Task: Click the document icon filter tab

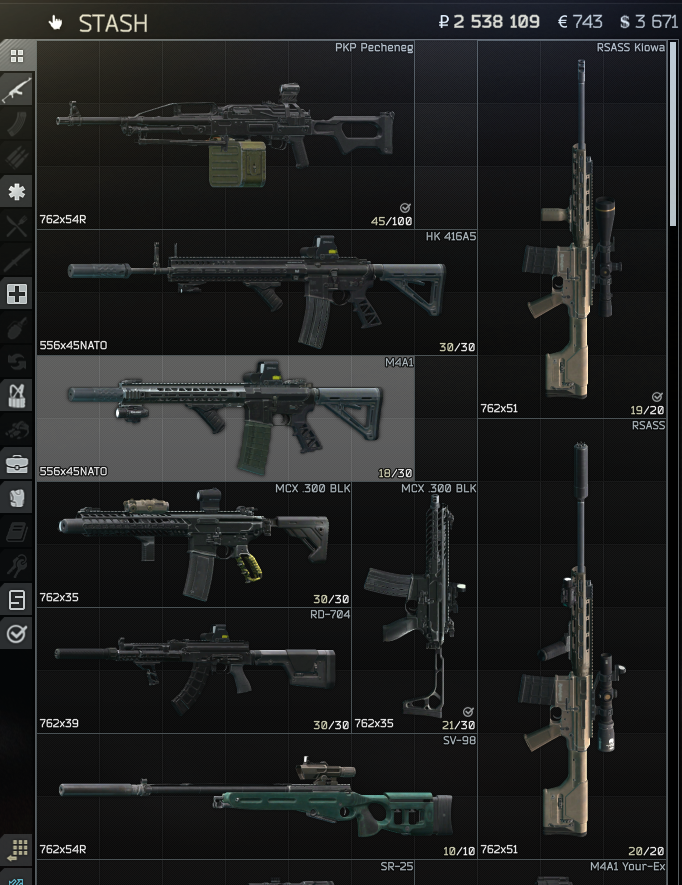Action: [x=17, y=600]
